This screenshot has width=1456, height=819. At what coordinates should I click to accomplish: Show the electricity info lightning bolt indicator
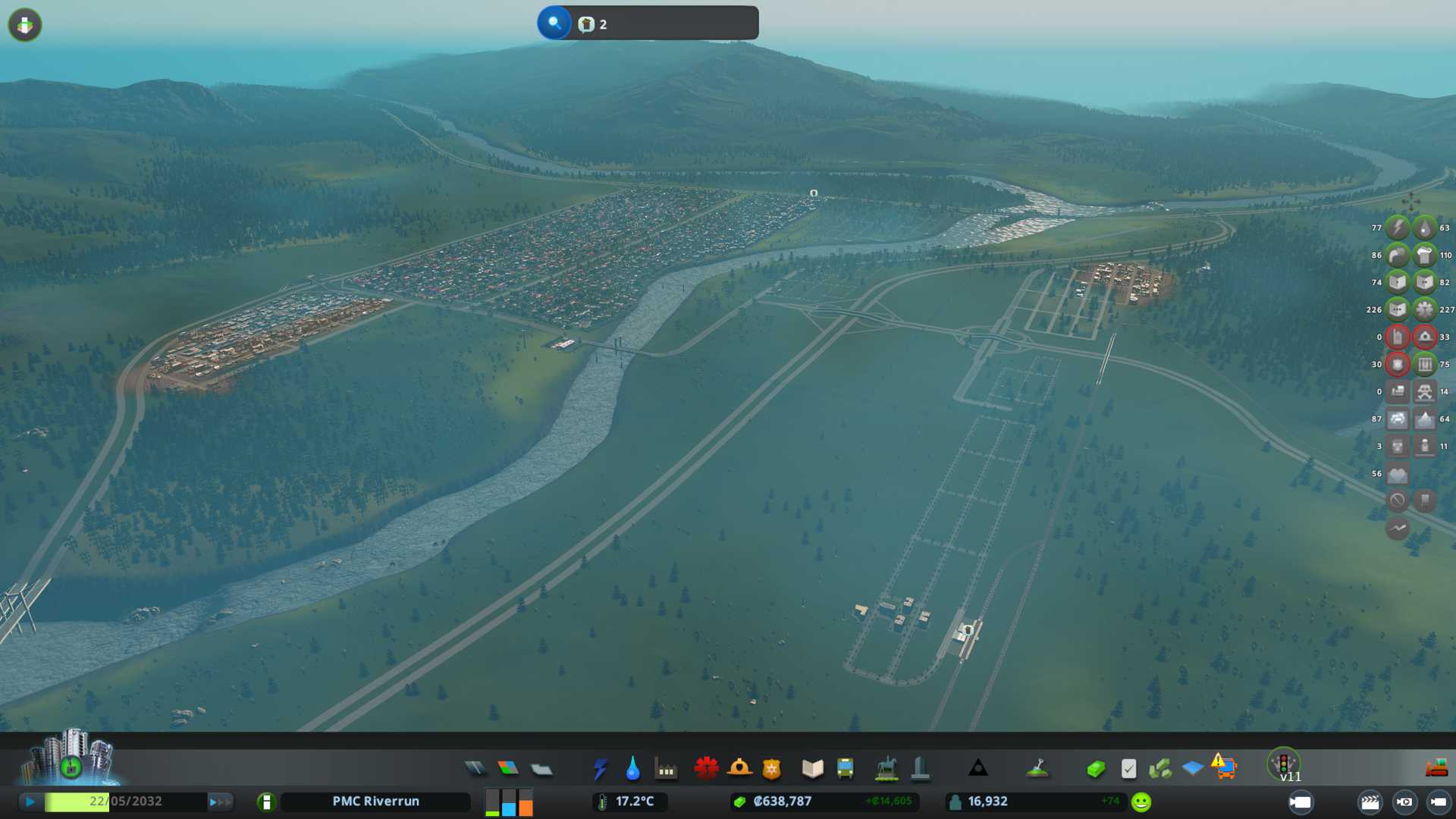[x=1398, y=227]
